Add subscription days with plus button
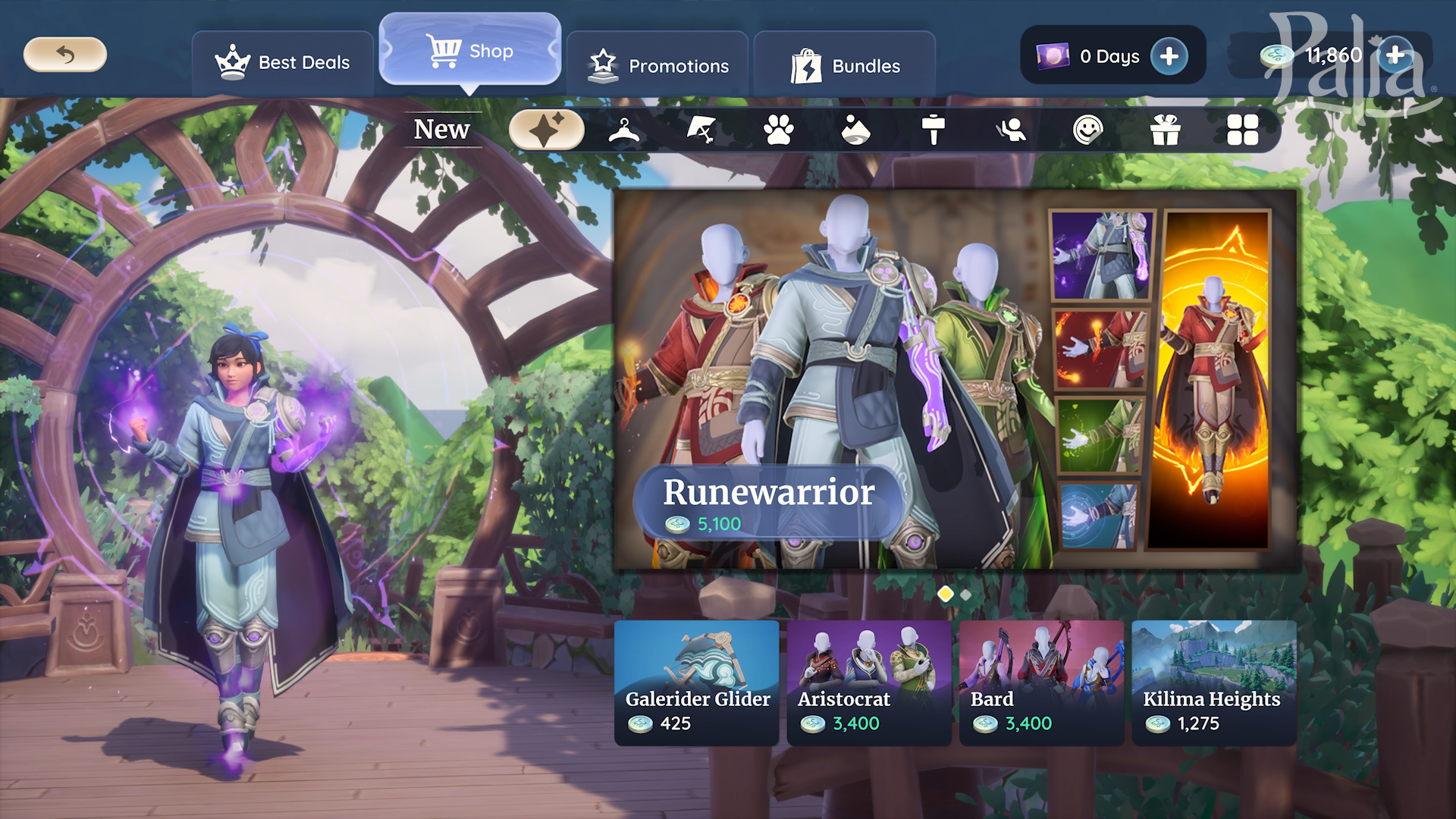Screen dimensions: 1456x819 tap(1169, 56)
